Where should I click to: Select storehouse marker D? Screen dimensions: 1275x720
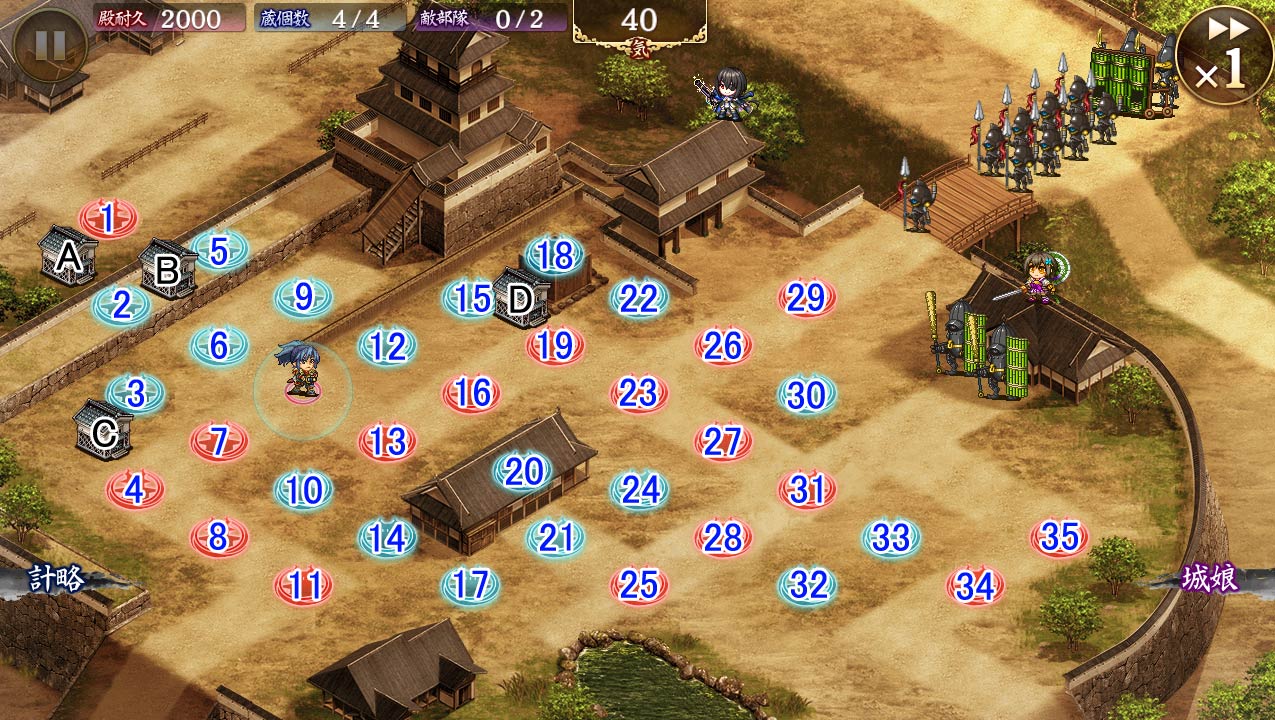[520, 298]
